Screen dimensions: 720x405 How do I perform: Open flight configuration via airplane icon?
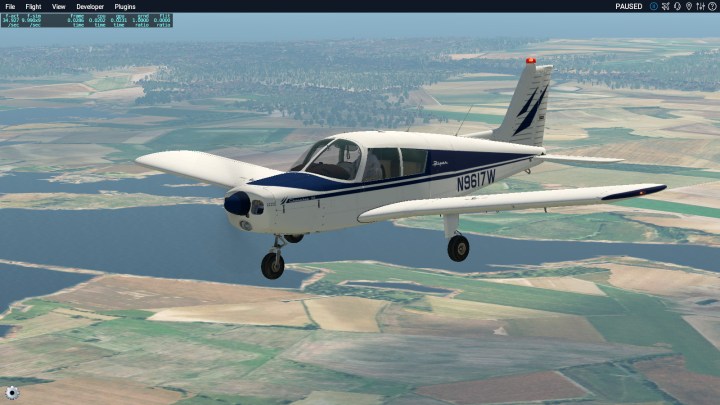(666, 6)
